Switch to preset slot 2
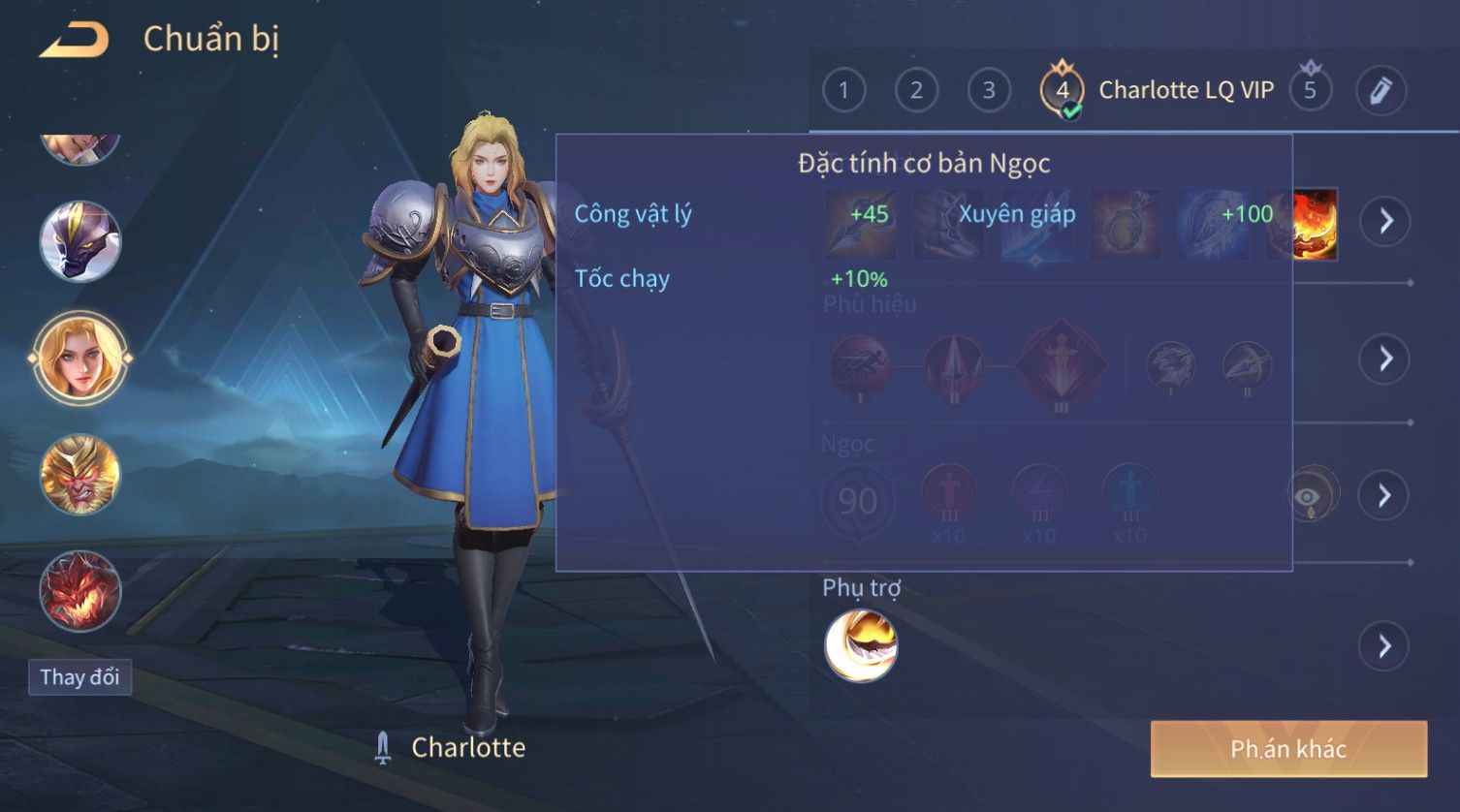This screenshot has width=1460, height=812. (x=916, y=91)
